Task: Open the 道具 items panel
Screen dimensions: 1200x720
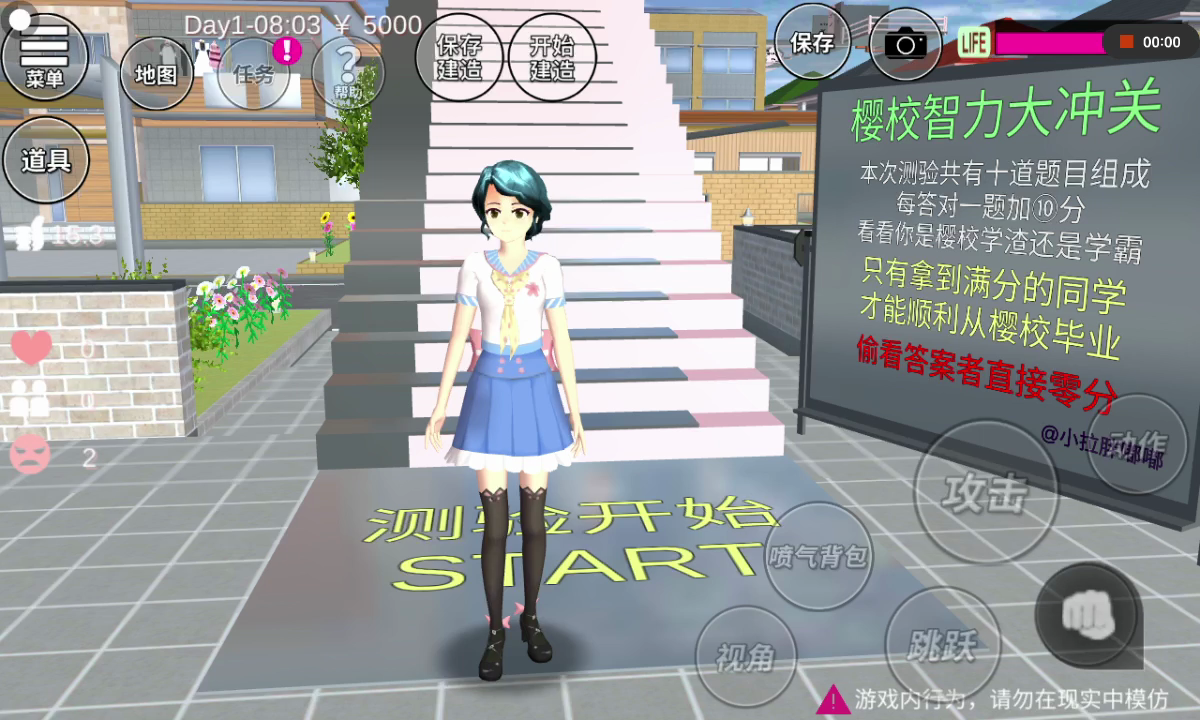Action: tap(46, 160)
